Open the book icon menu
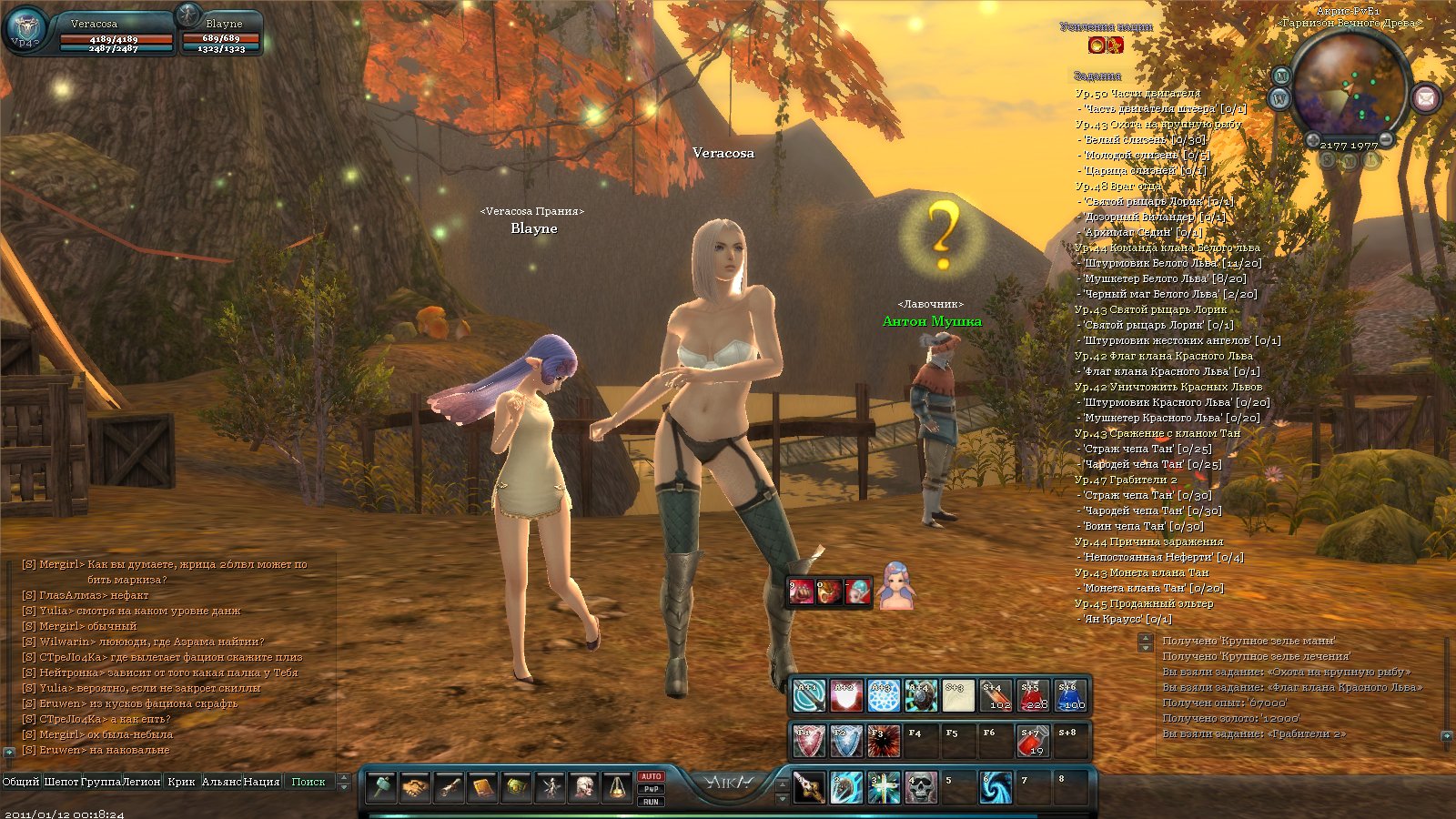Viewport: 1456px width, 819px height. click(482, 787)
